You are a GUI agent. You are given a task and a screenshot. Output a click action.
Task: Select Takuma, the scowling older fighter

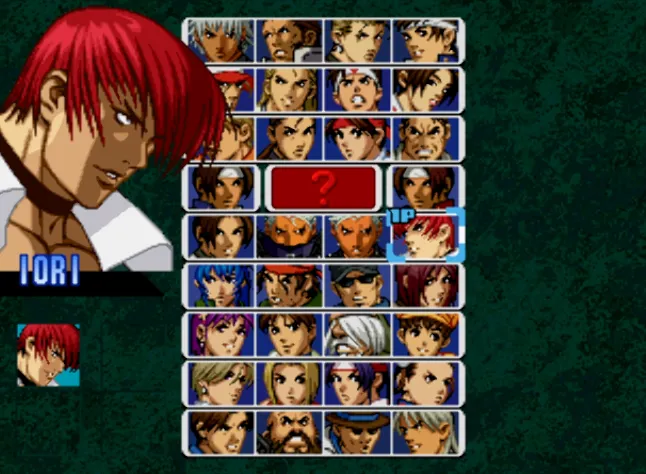click(x=427, y=138)
